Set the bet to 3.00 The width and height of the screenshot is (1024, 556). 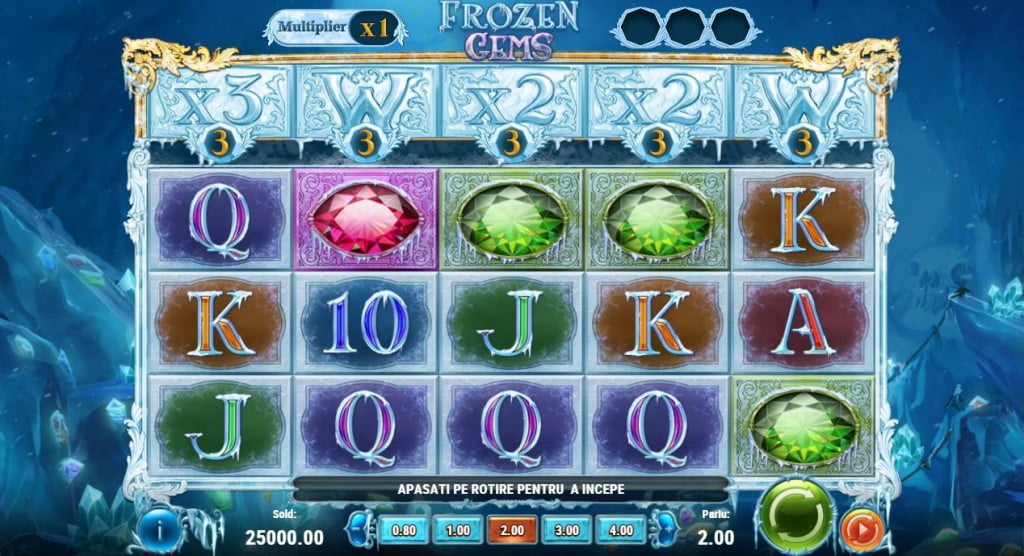[x=568, y=530]
